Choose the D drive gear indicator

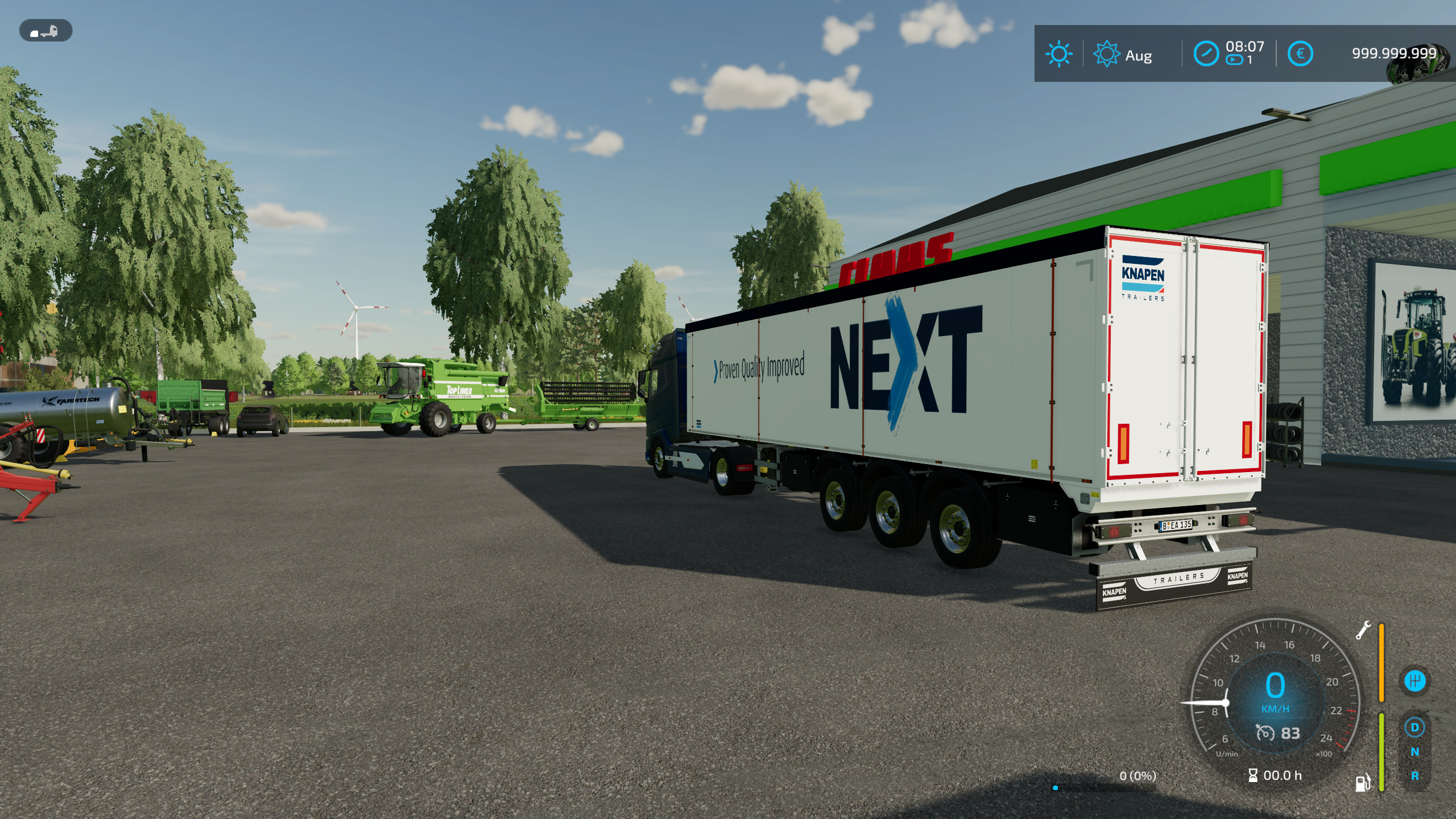(x=1414, y=727)
